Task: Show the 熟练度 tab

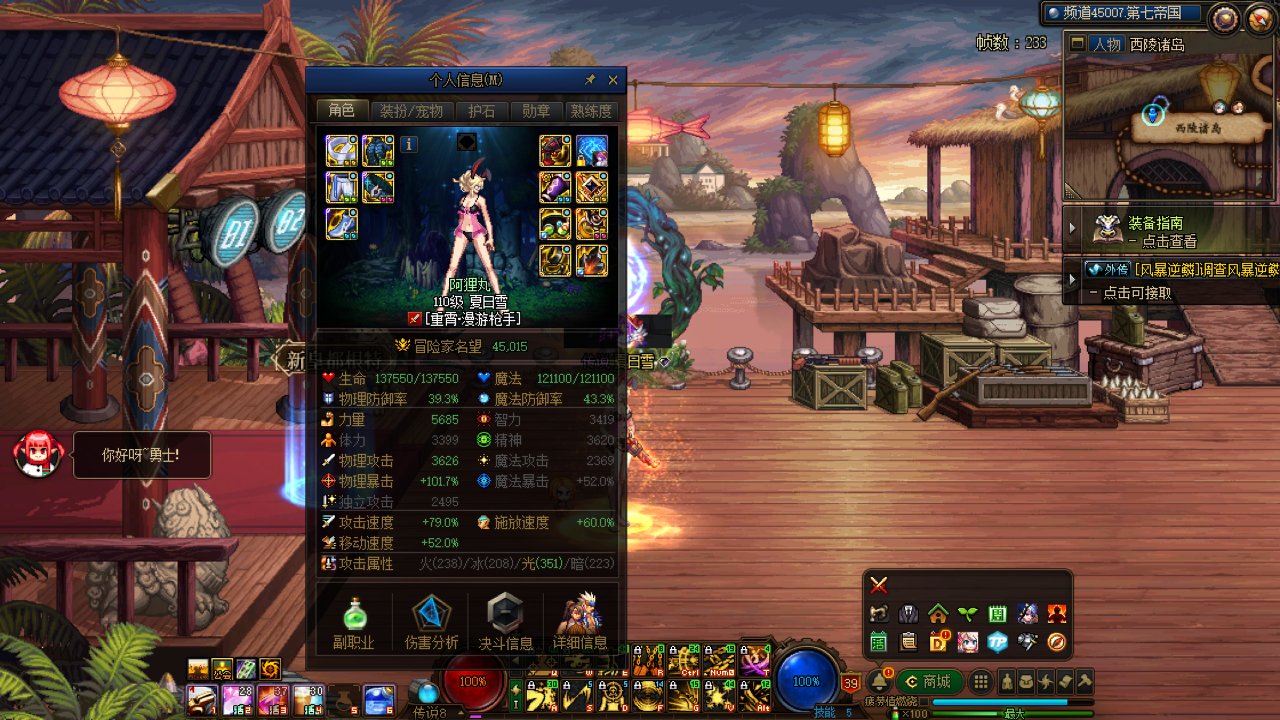Action: click(x=590, y=111)
